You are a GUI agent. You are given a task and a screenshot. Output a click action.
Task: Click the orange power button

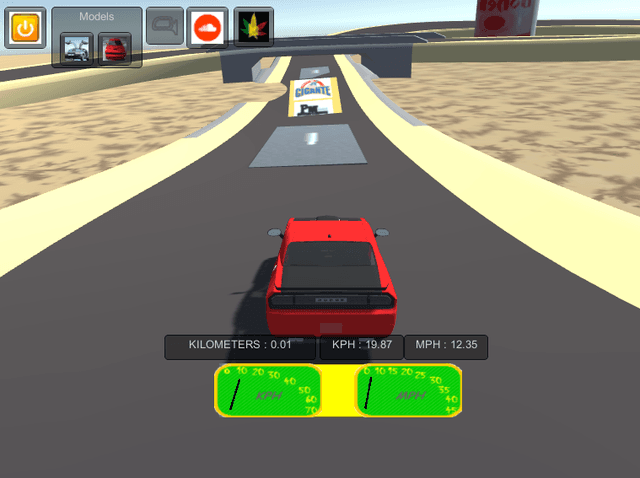pos(24,27)
